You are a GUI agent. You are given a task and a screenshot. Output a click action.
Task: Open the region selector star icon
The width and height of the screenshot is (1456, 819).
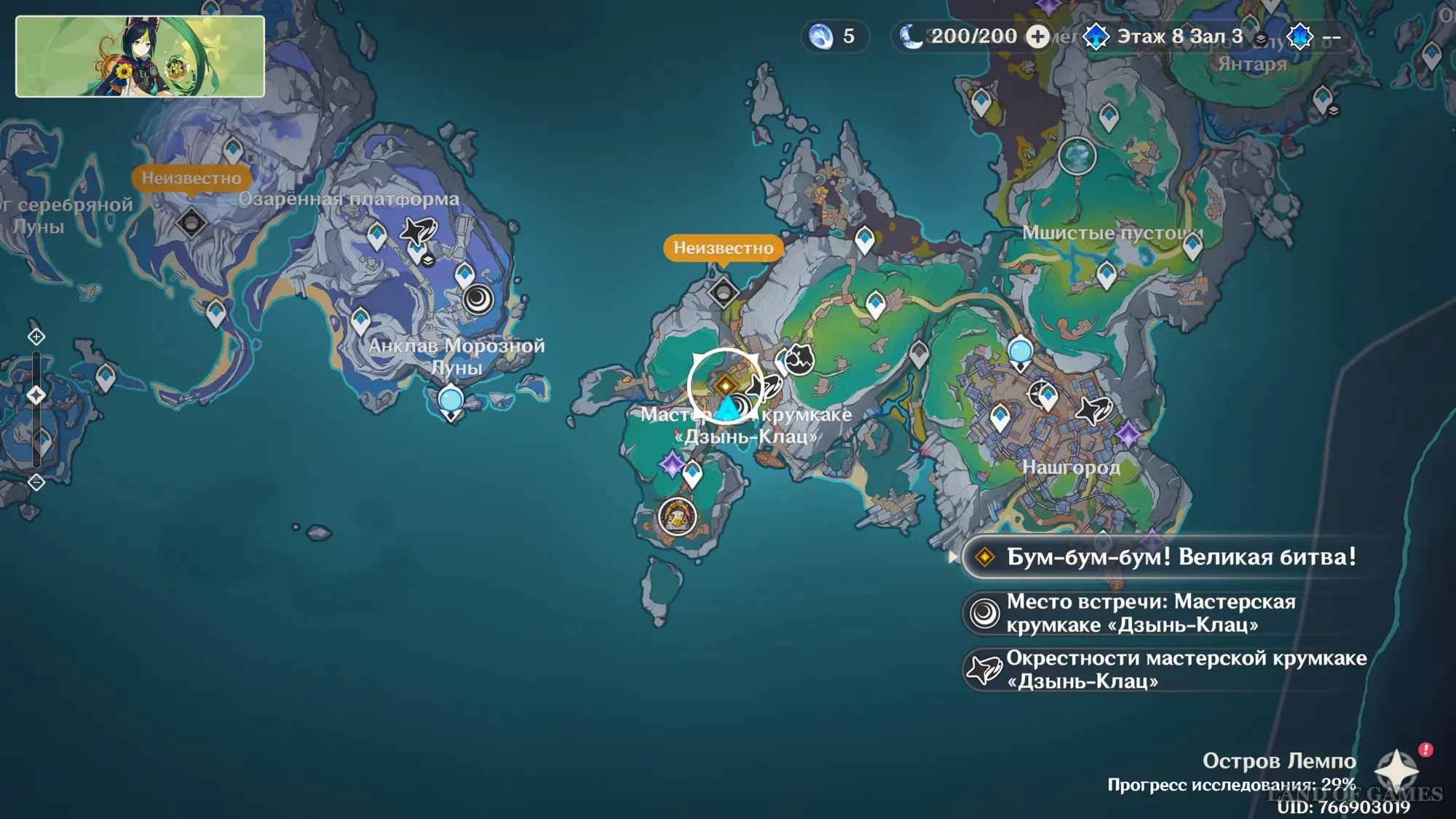pyautogui.click(x=1396, y=769)
